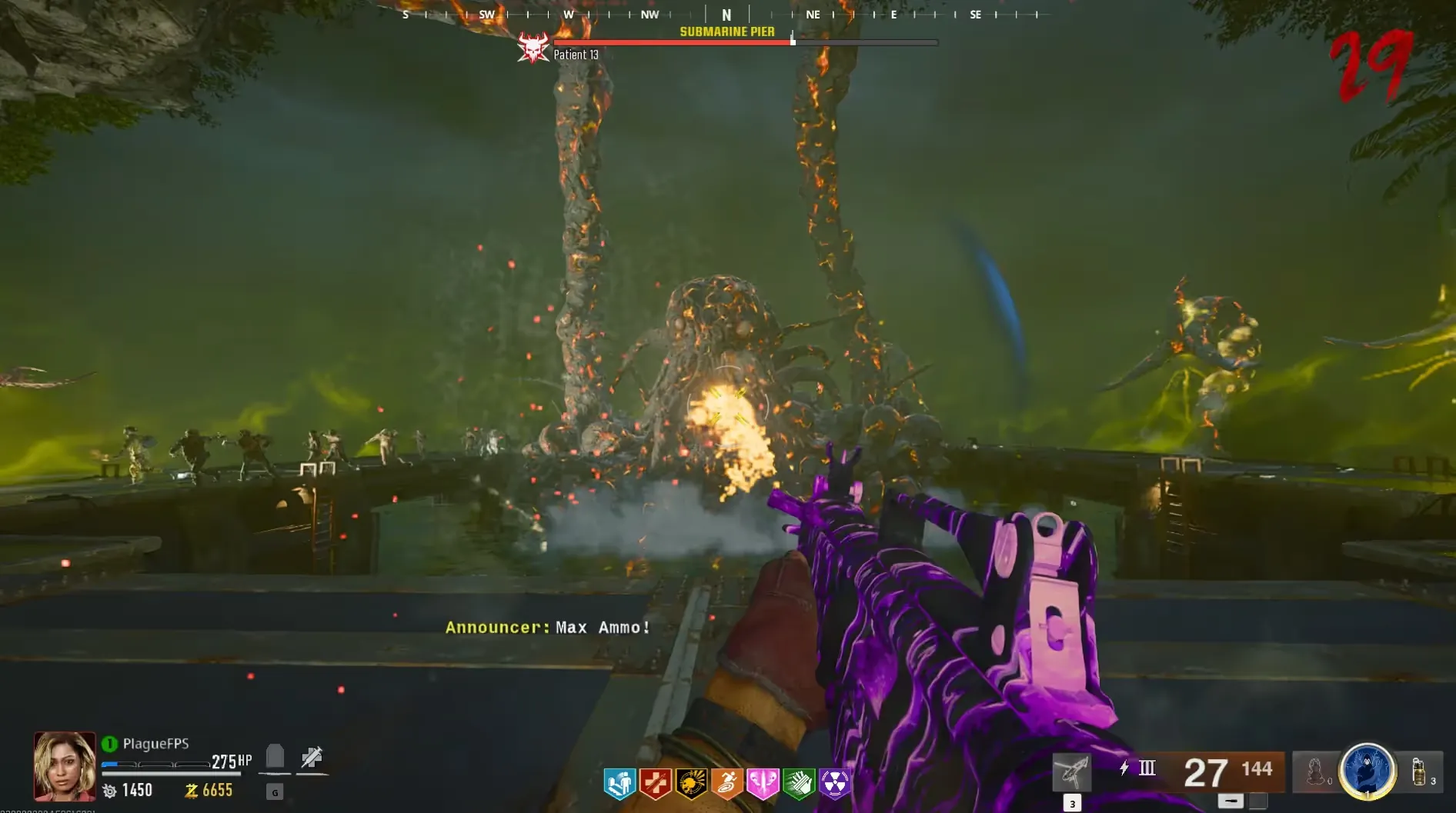This screenshot has height=813, width=1456.
Task: Click the Patient 13 boss skull icon
Action: 533,48
